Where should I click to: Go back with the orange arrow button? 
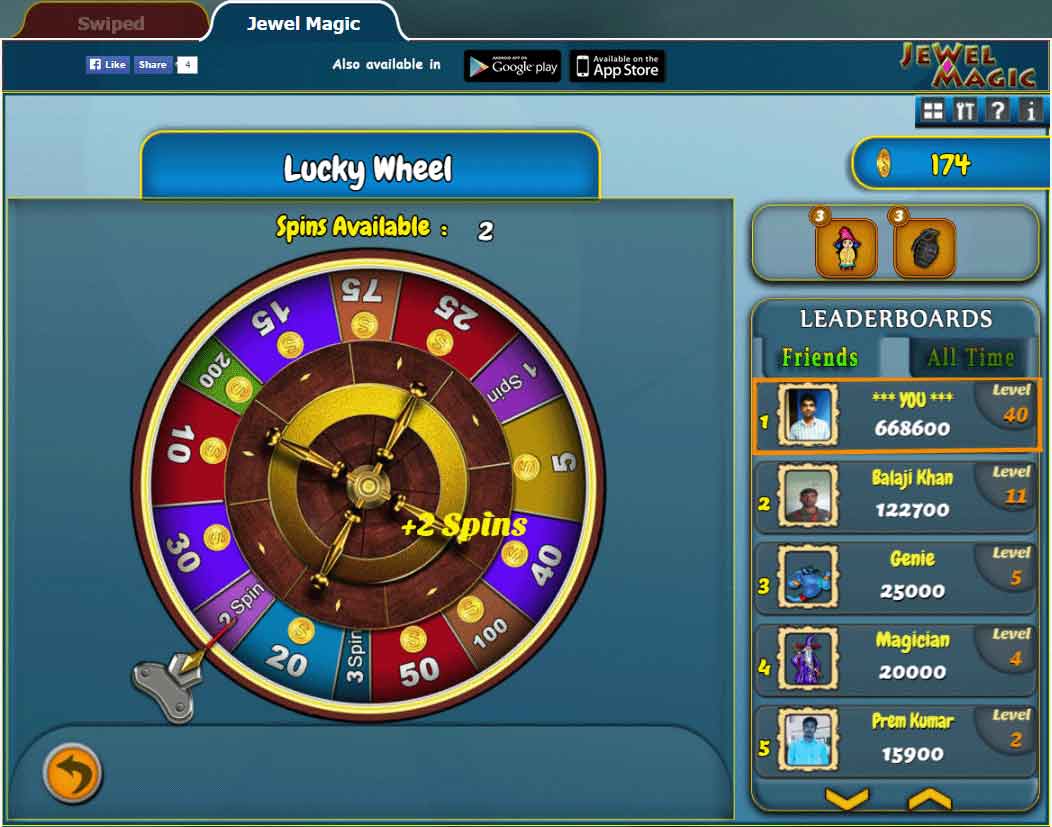[72, 773]
